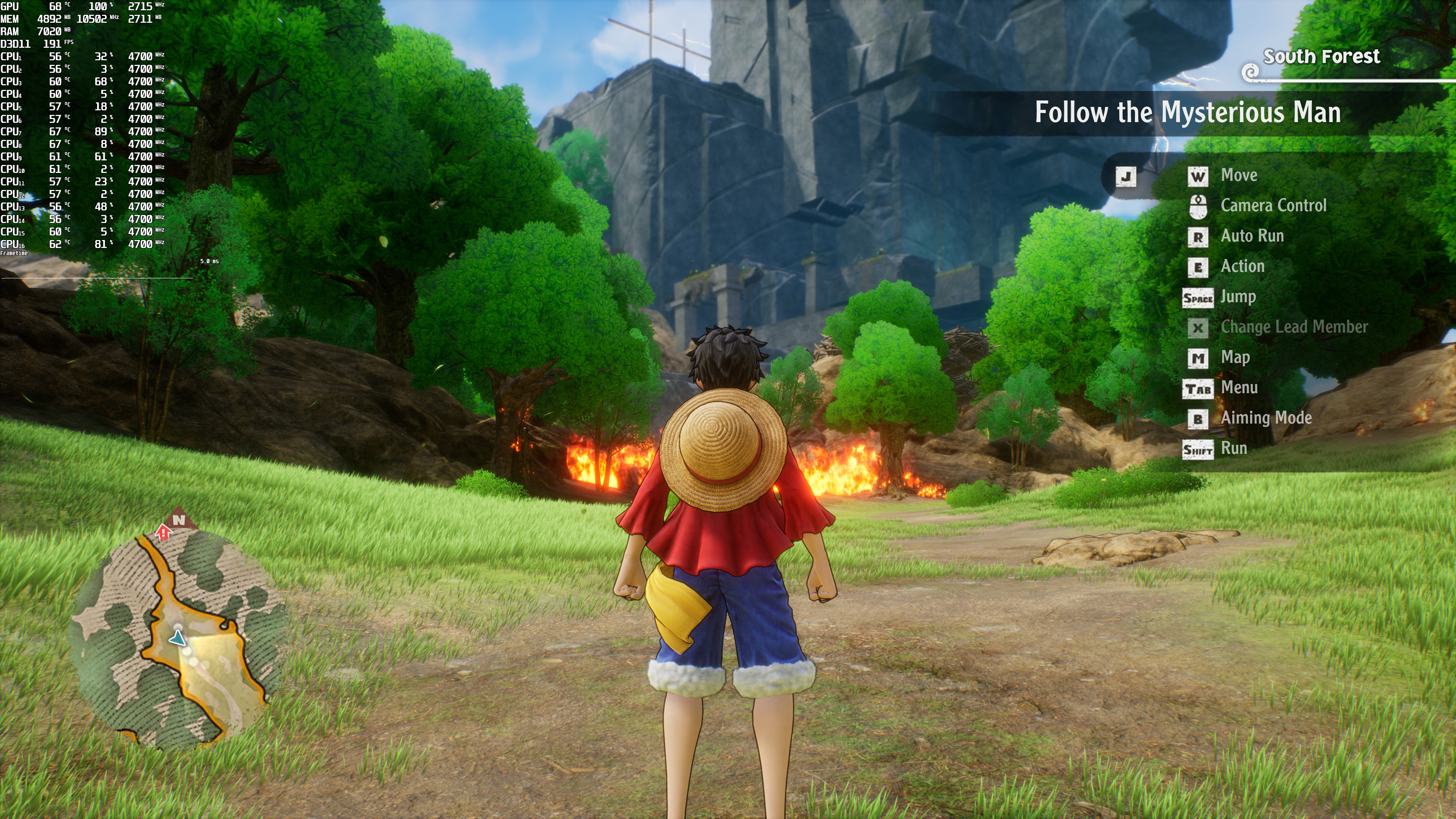Click the North compass marker on minimap

179,519
